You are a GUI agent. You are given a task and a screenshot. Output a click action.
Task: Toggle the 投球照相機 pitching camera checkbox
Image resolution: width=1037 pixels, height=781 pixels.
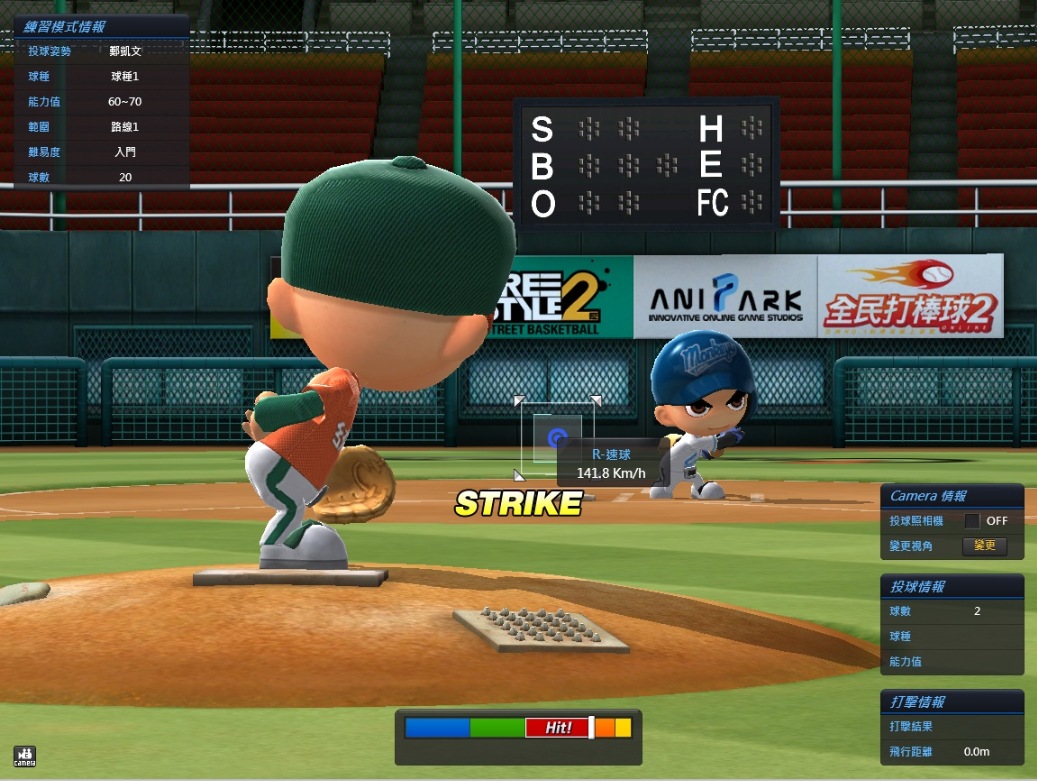point(971,521)
